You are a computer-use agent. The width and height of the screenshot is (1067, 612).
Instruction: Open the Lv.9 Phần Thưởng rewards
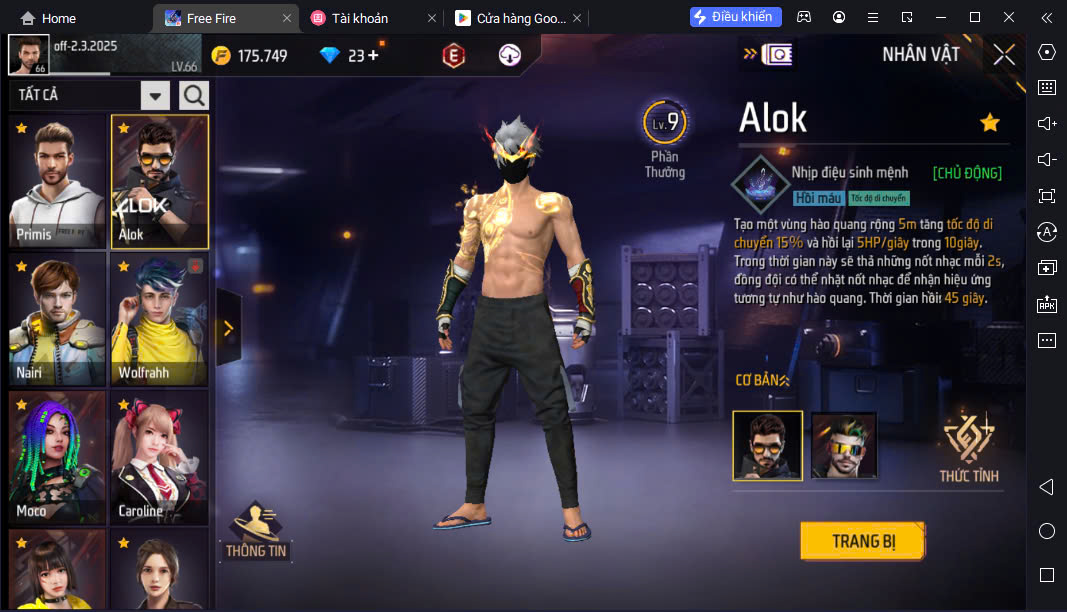664,138
